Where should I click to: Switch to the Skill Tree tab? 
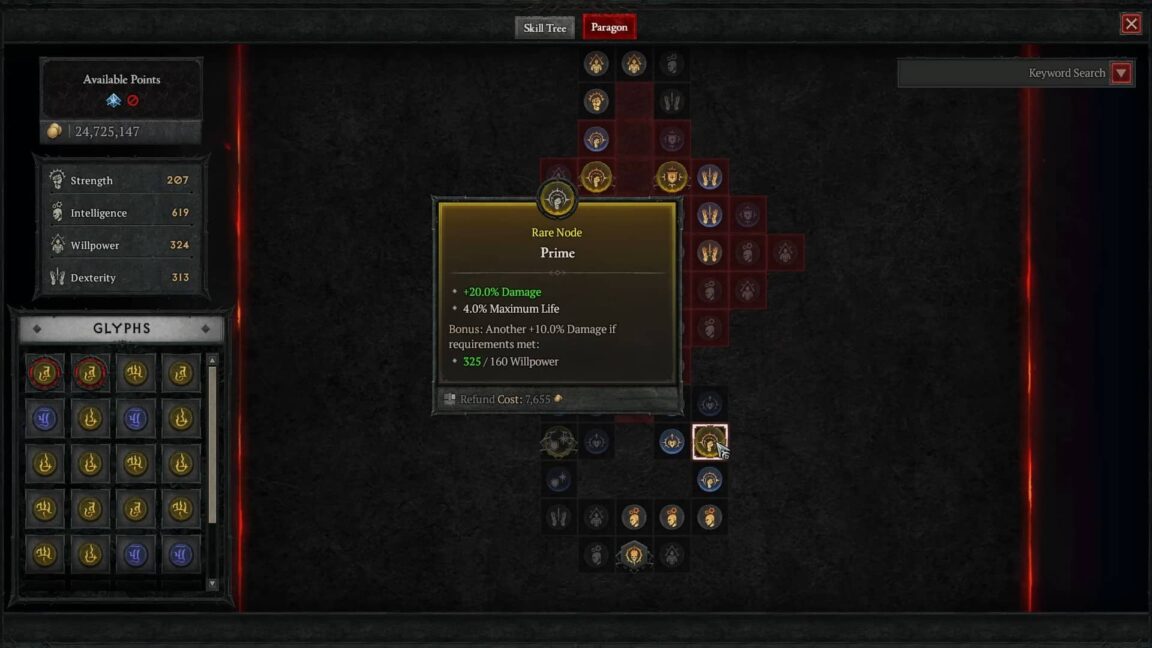pos(544,28)
